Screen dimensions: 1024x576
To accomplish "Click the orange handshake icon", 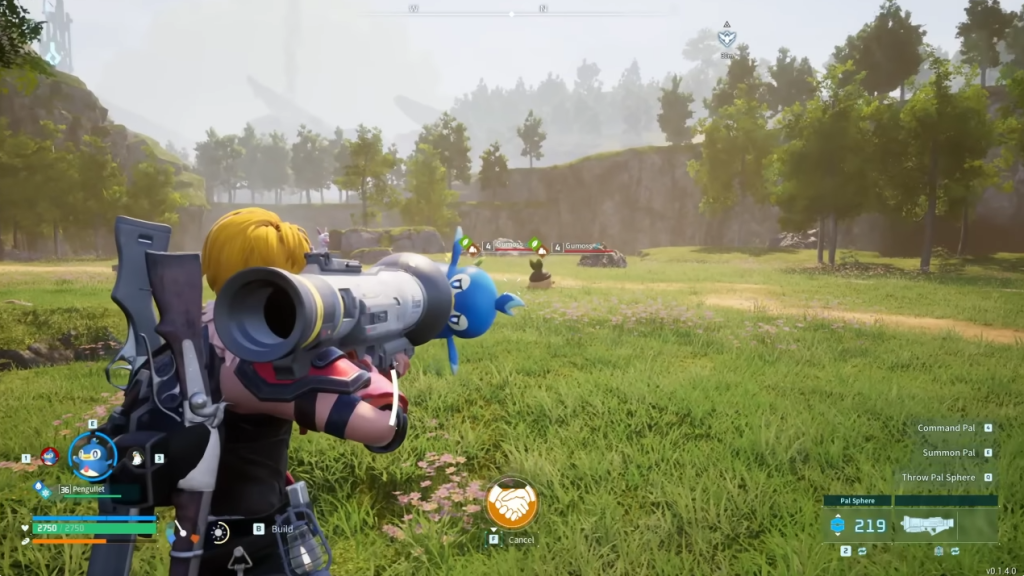I will (512, 503).
